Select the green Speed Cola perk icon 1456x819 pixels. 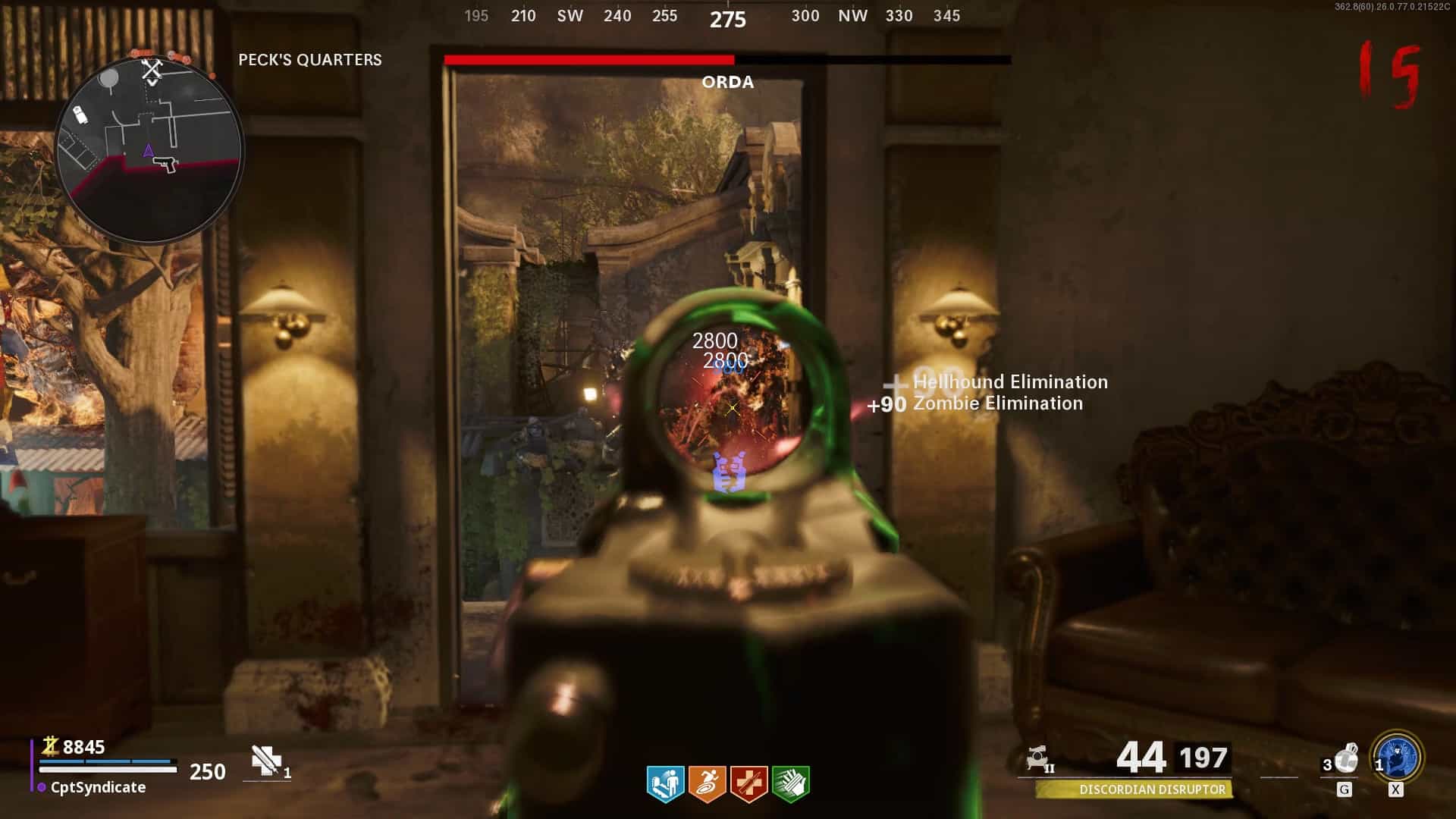[790, 783]
